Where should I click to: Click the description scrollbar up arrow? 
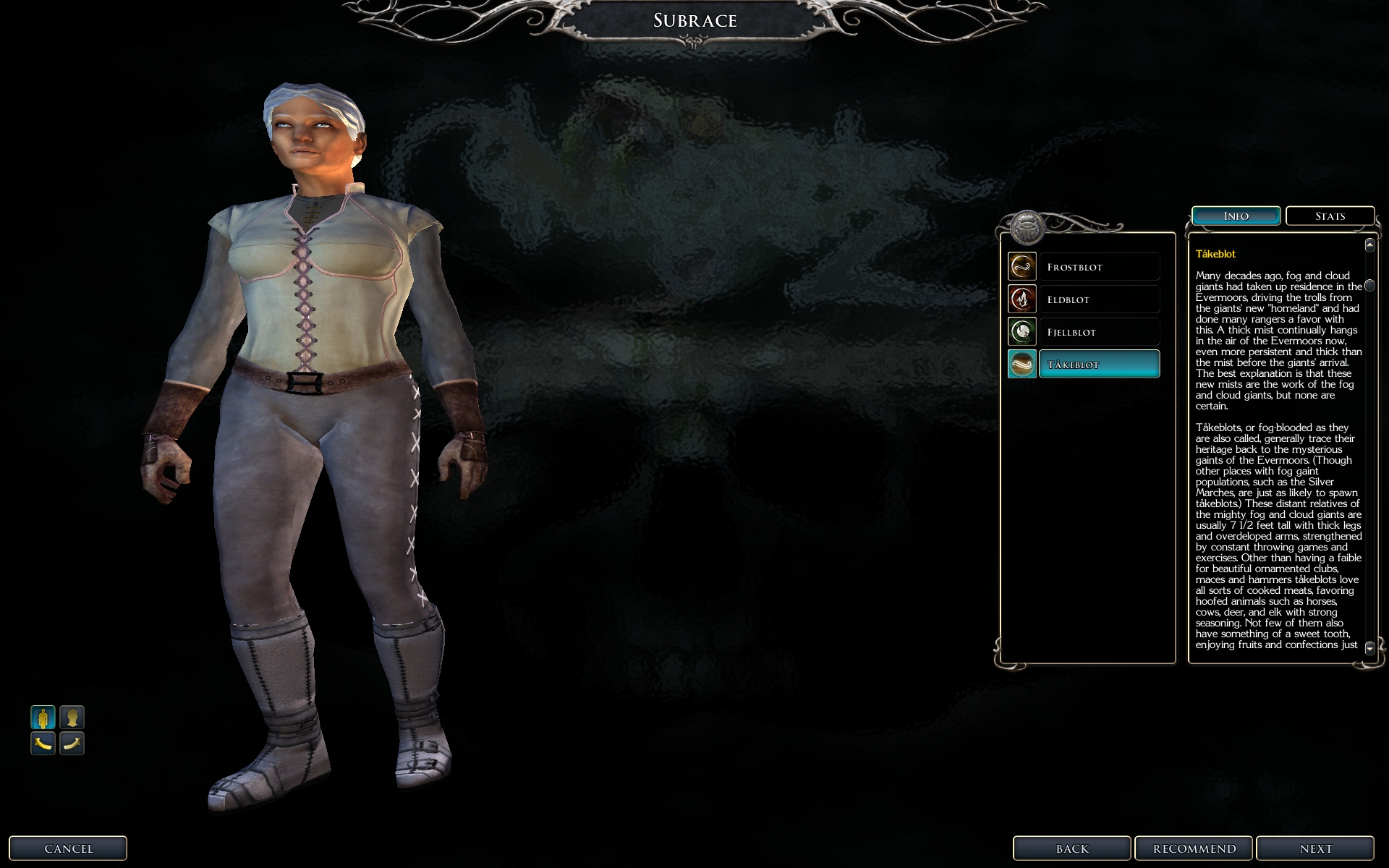click(x=1369, y=245)
